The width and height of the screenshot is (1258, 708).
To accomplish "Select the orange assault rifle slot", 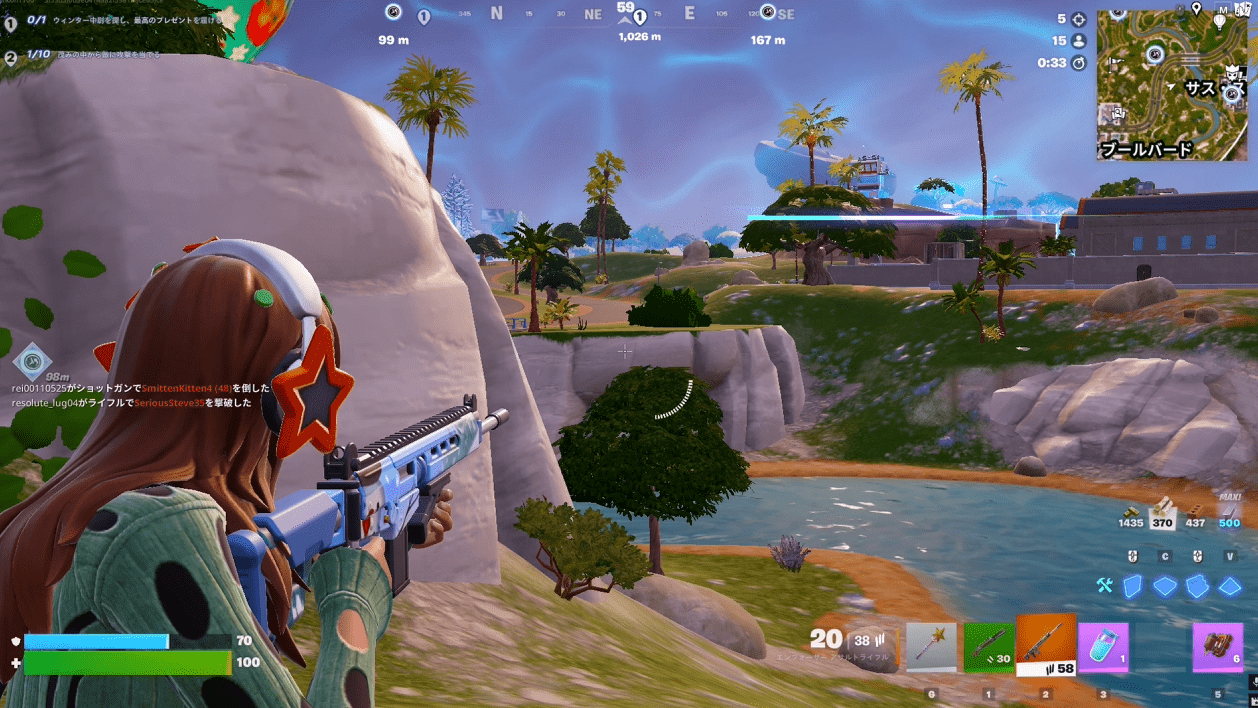I will [1046, 645].
